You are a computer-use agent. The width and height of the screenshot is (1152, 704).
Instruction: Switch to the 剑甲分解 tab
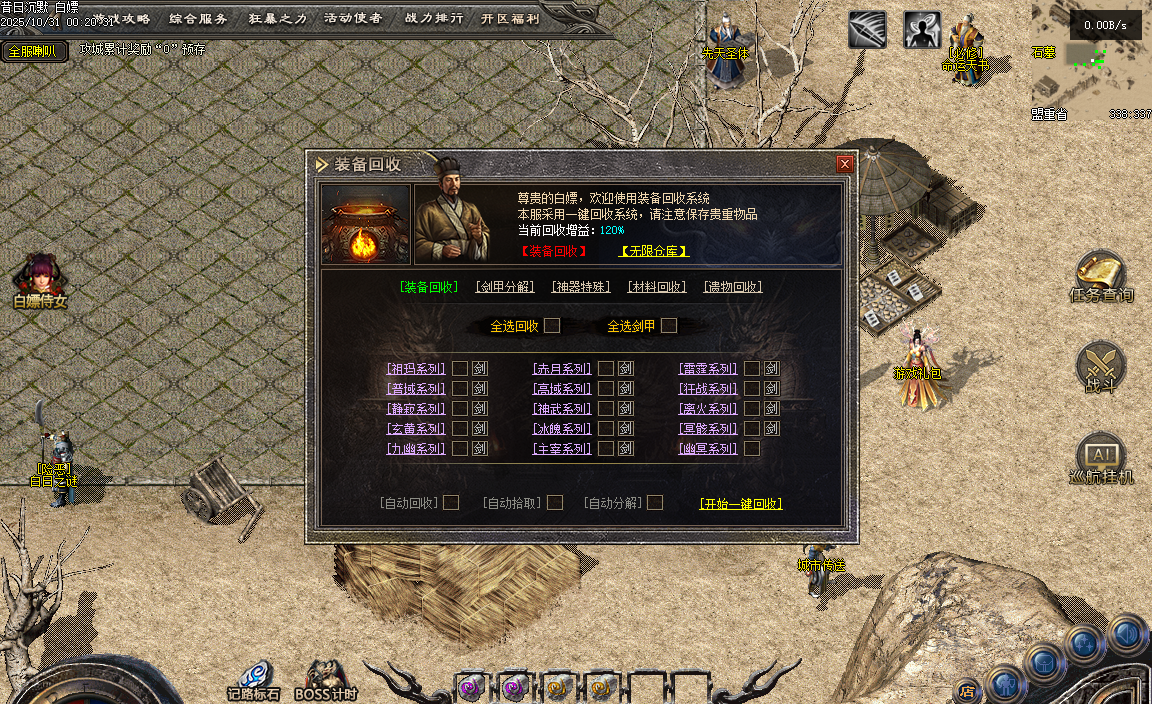tap(505, 287)
